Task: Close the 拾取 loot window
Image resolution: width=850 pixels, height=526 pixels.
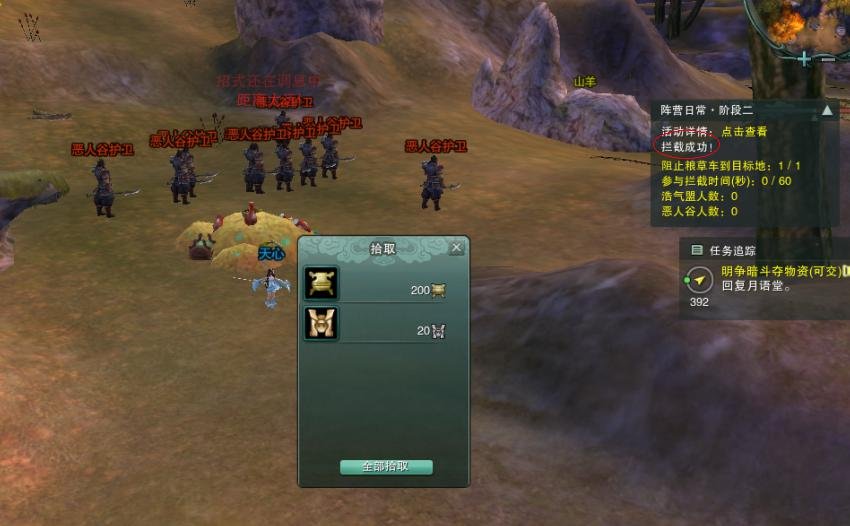Action: [456, 247]
